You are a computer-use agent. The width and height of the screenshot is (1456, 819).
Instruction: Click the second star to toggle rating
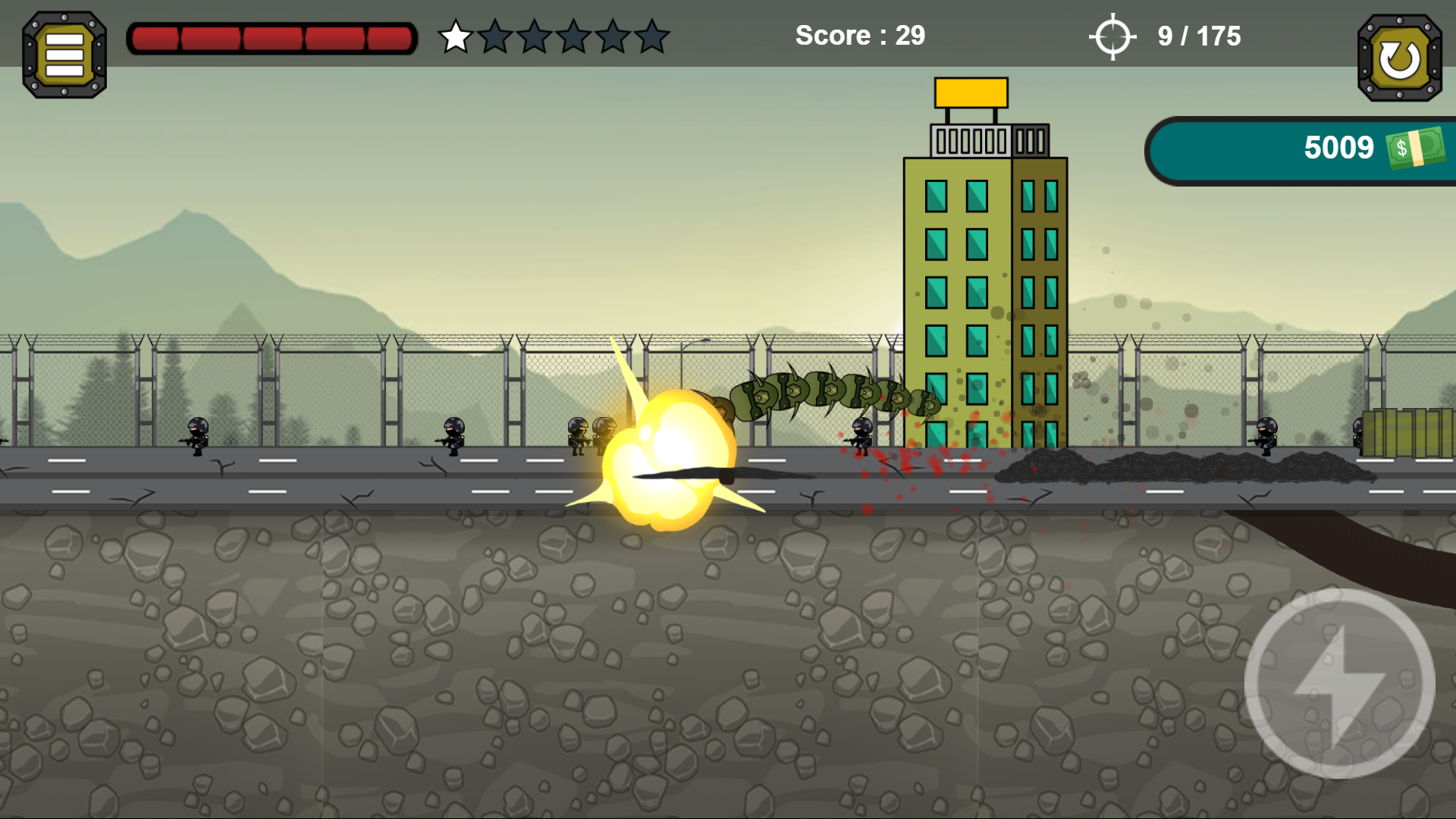click(494, 35)
